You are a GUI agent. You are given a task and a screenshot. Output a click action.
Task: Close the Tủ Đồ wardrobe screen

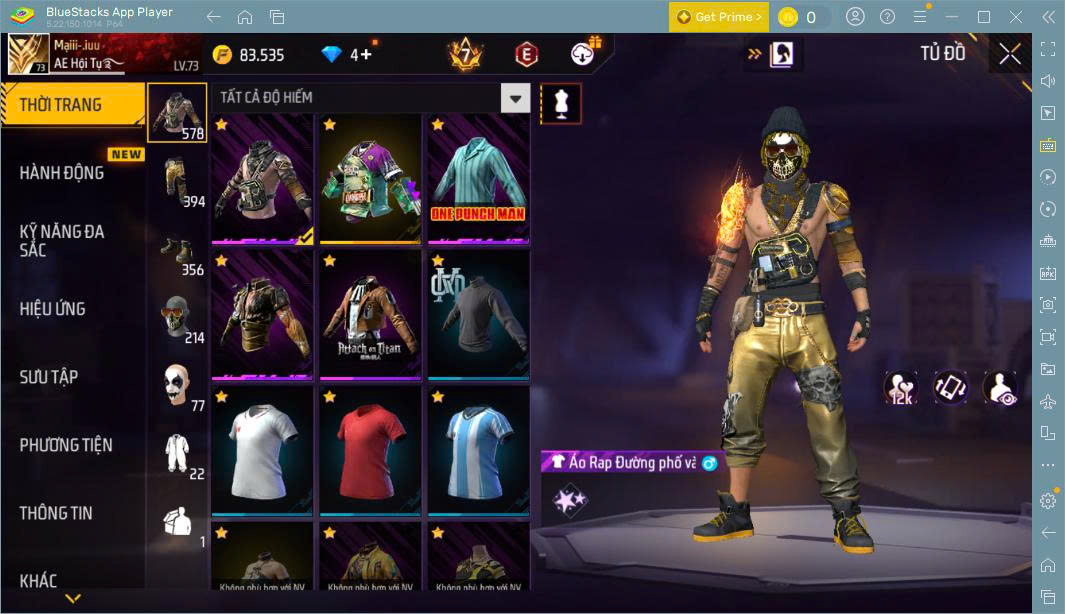click(x=1010, y=54)
